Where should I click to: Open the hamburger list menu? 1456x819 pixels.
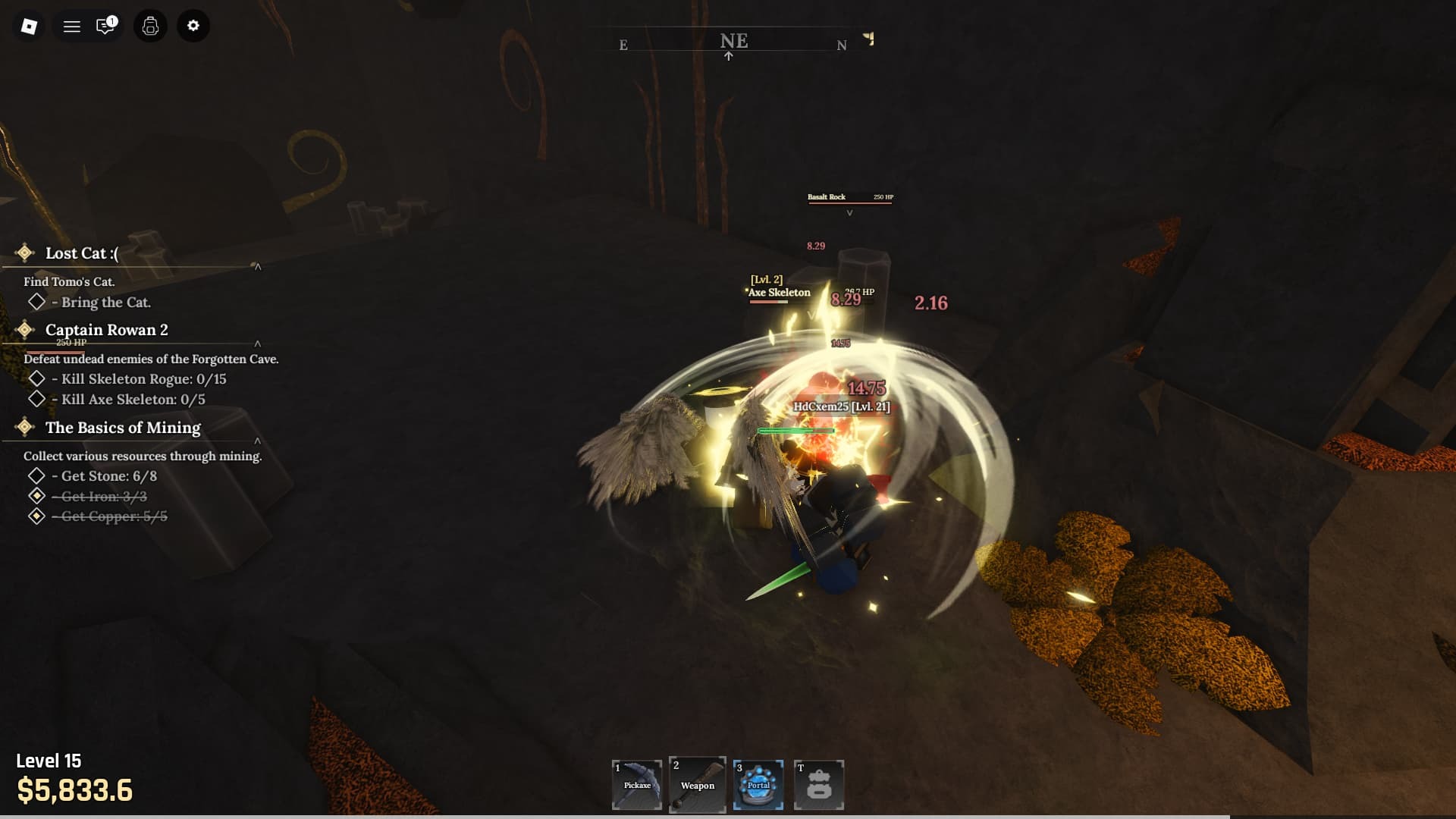tap(72, 27)
